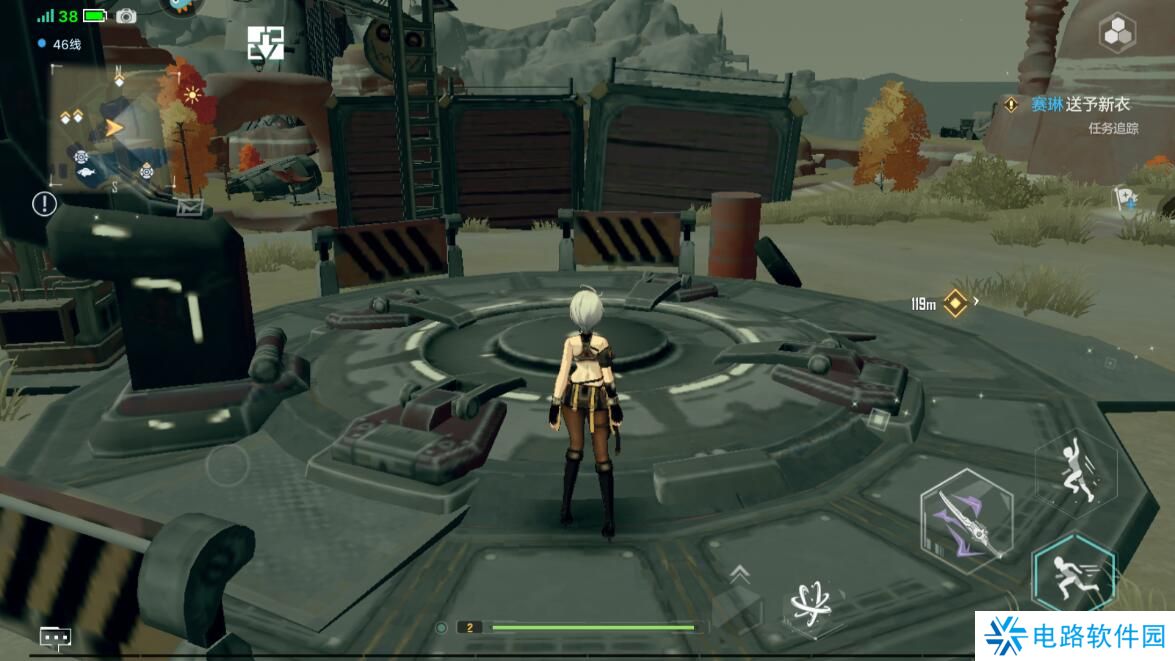
Task: Select the 119m quest waypoint marker
Action: 955,303
